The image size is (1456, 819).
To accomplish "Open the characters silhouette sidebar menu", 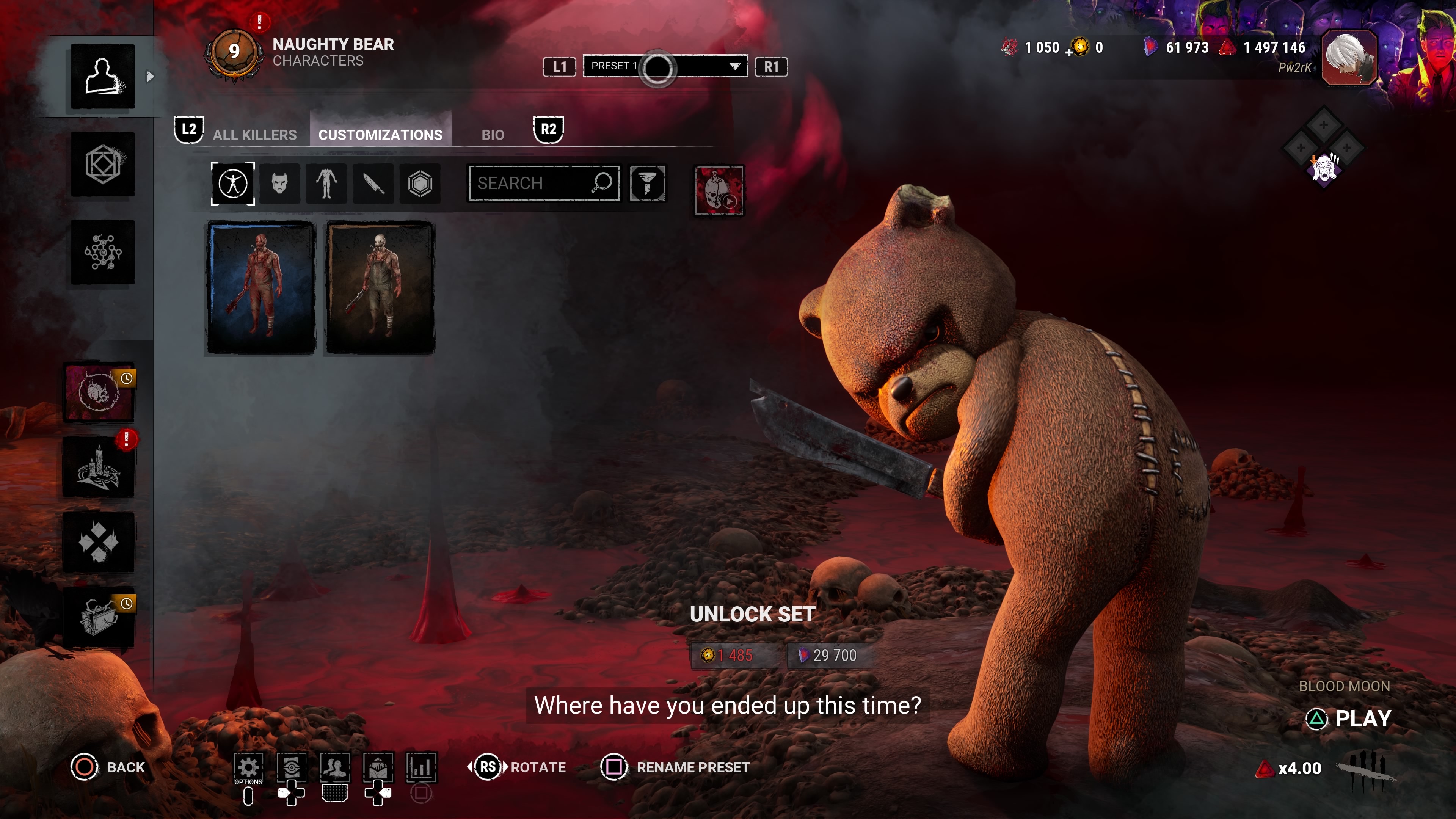I will tap(103, 76).
